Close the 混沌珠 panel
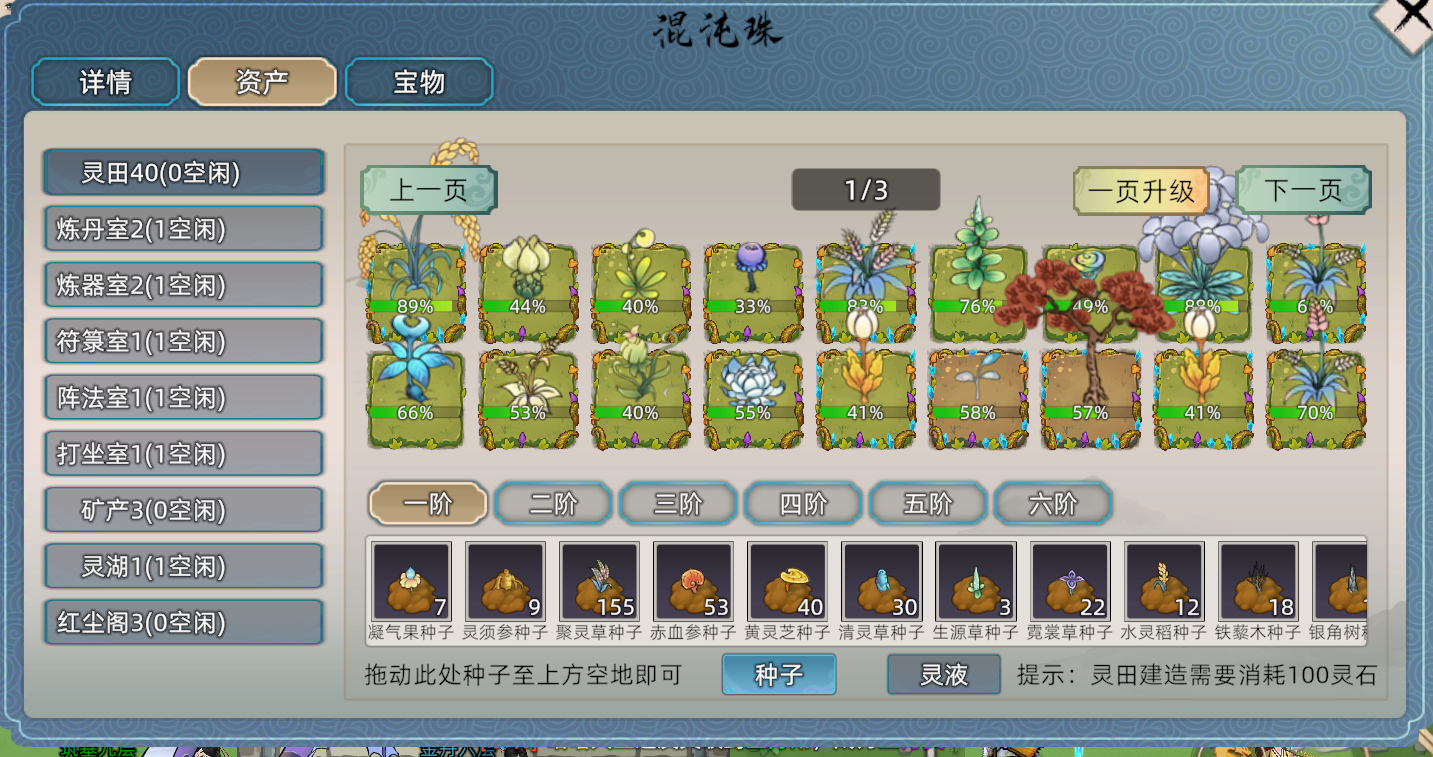The width and height of the screenshot is (1433, 757). pyautogui.click(x=1412, y=18)
